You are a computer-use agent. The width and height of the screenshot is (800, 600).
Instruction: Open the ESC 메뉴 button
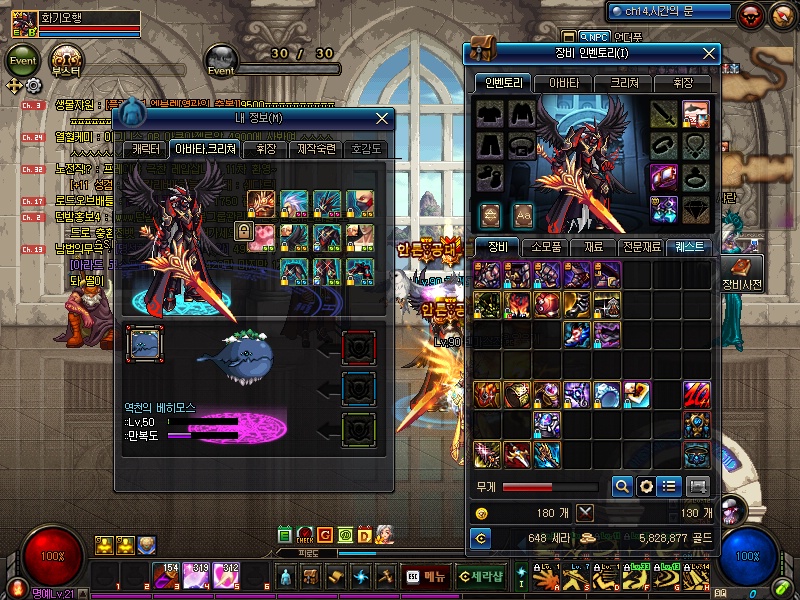[x=426, y=577]
